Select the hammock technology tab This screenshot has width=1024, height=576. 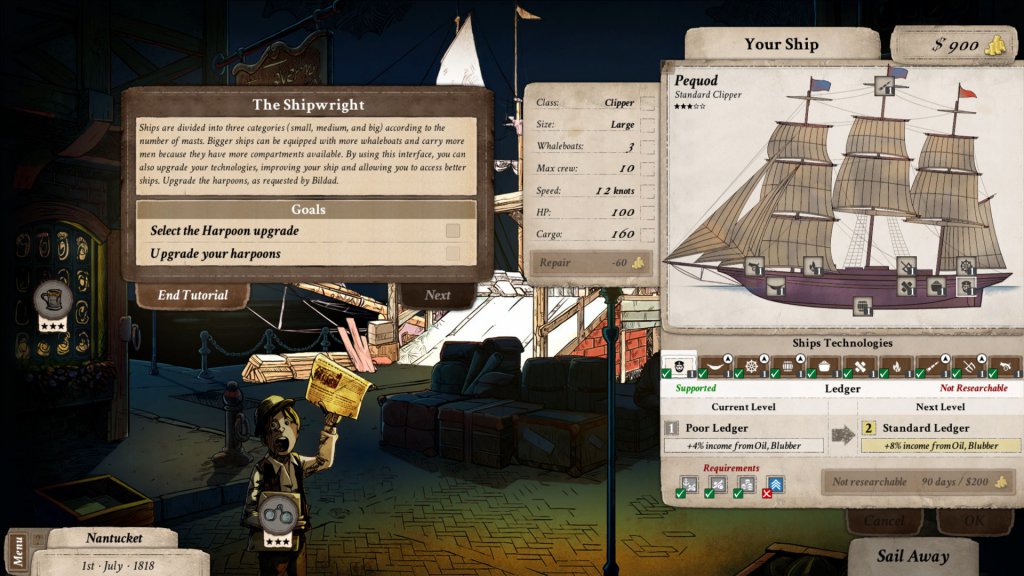[x=714, y=366]
